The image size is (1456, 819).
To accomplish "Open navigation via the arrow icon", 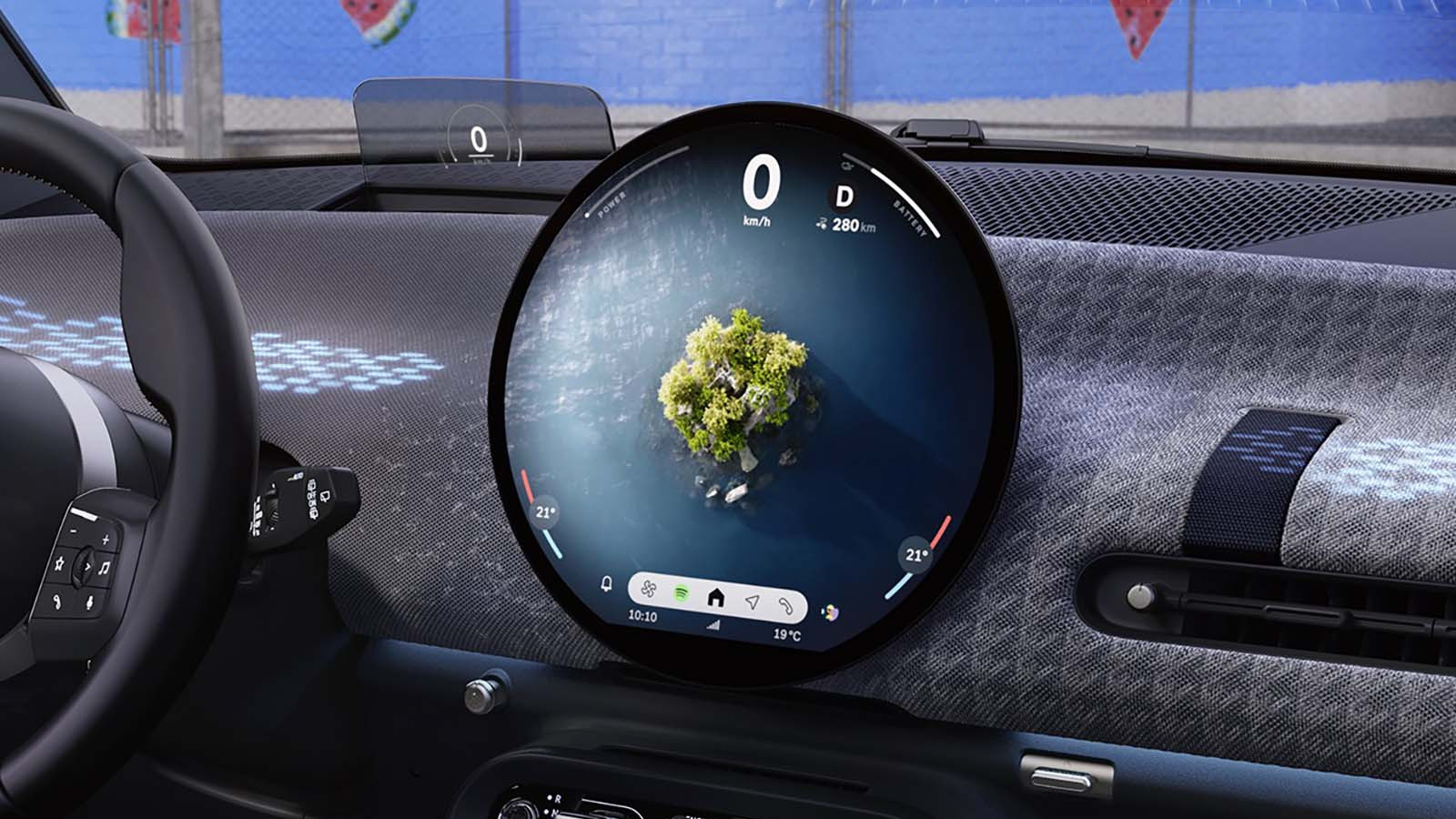I will point(752,602).
